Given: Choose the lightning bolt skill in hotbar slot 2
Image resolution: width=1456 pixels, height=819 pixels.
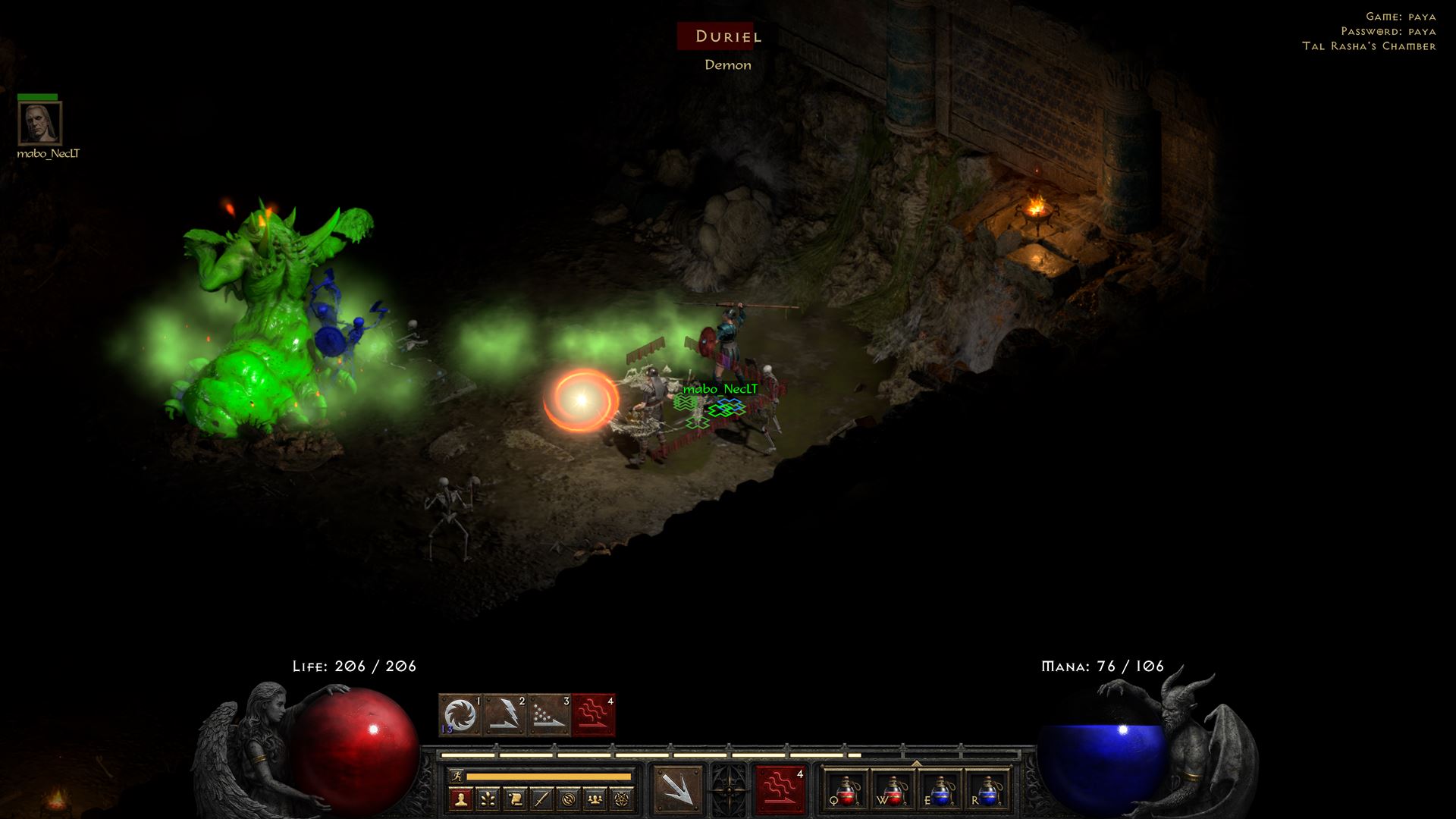Looking at the screenshot, I should tap(505, 715).
